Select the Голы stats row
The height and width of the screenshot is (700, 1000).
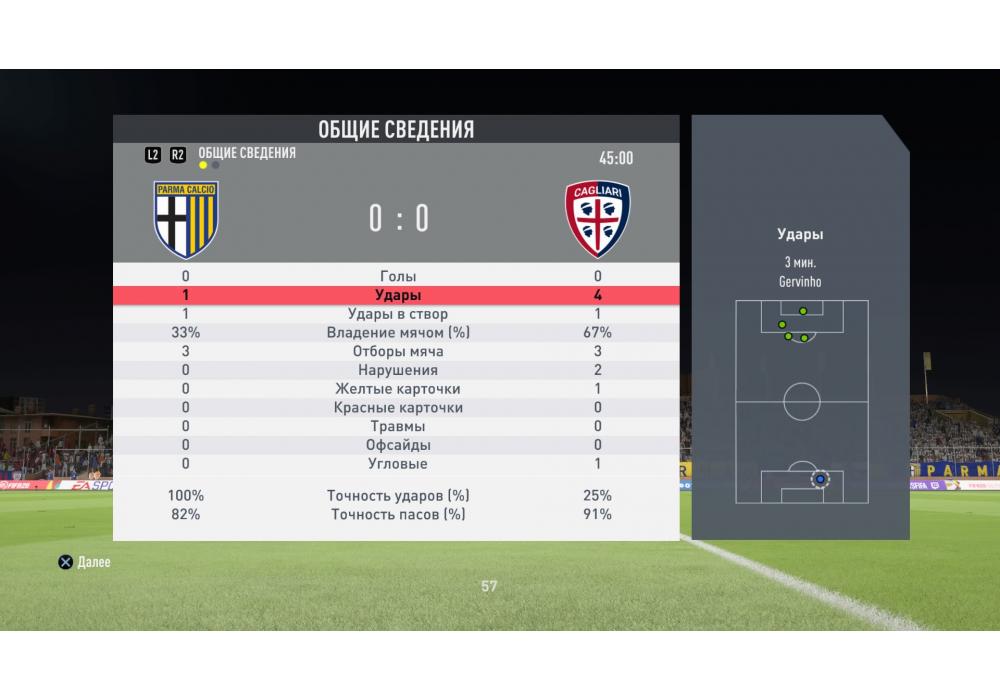pos(398,276)
